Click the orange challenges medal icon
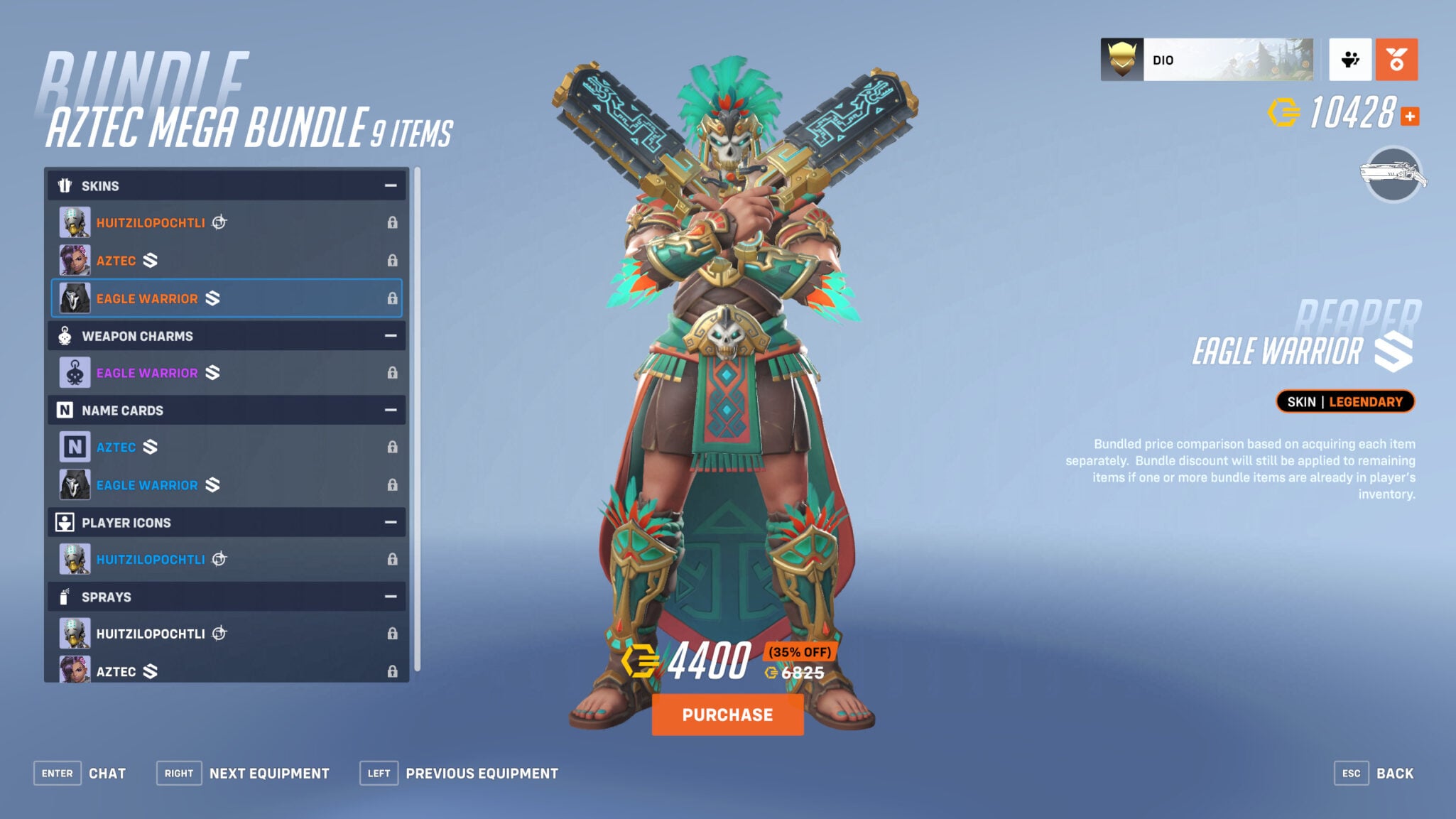 click(1396, 60)
